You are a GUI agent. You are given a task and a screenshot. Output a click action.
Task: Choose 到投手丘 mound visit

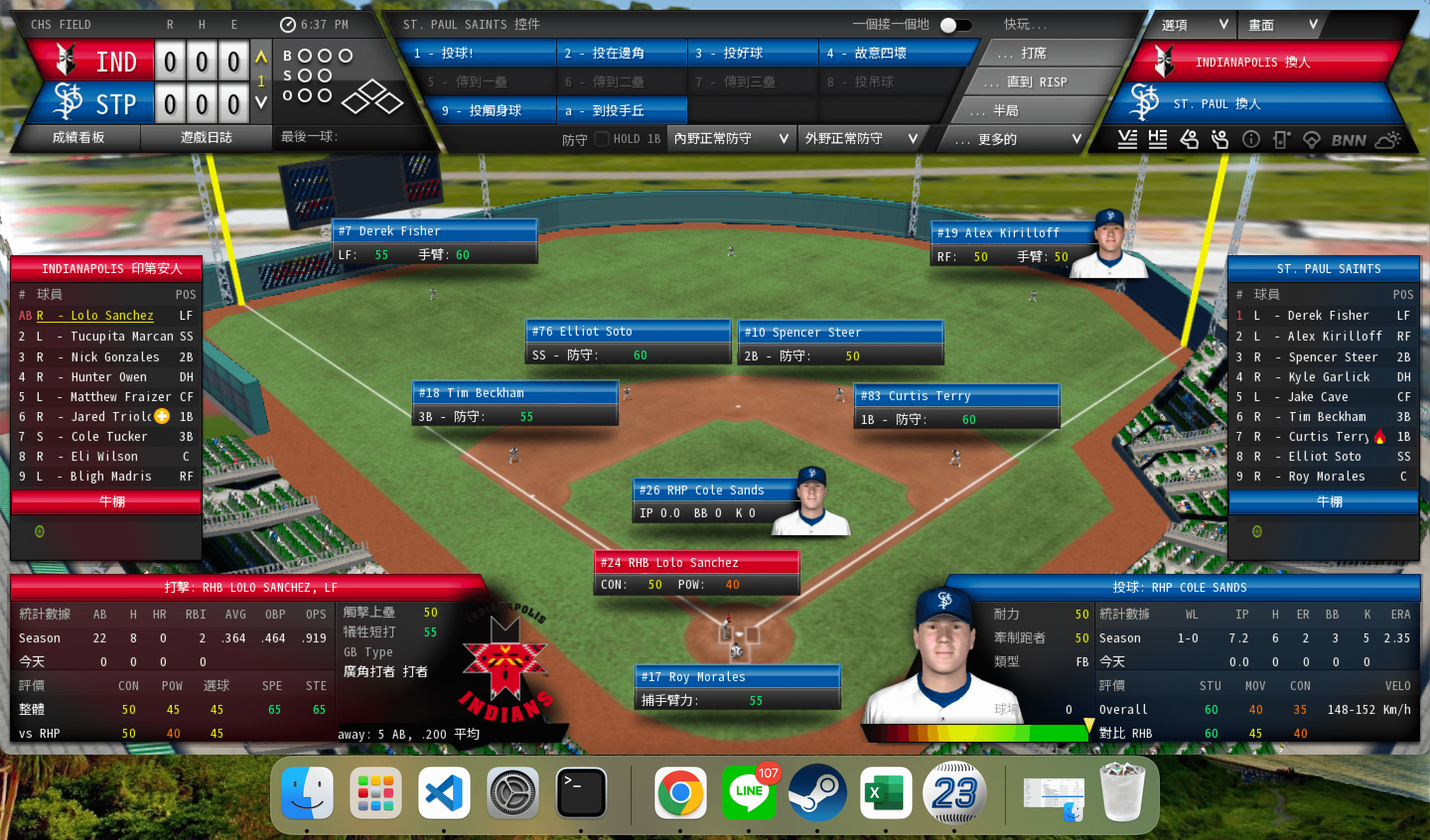pyautogui.click(x=621, y=111)
